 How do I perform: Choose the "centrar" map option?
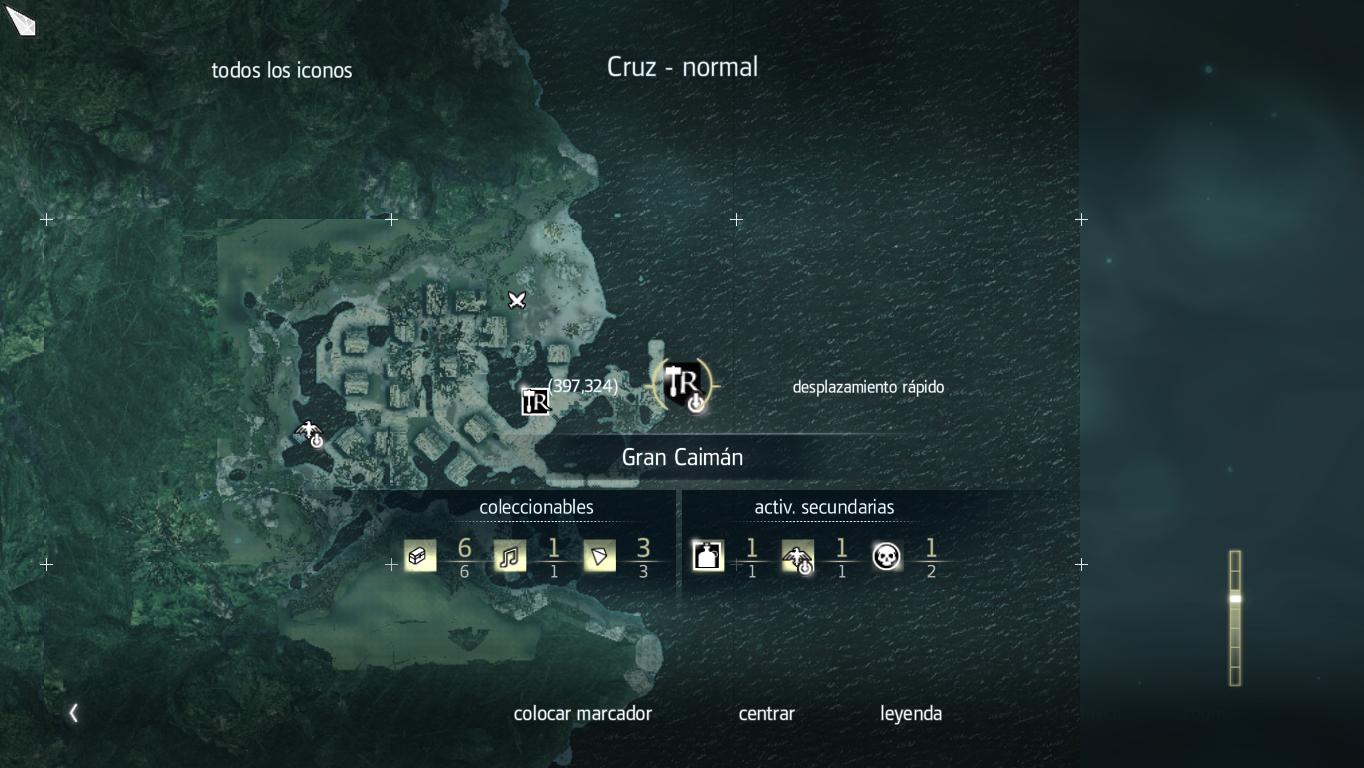pyautogui.click(x=766, y=713)
